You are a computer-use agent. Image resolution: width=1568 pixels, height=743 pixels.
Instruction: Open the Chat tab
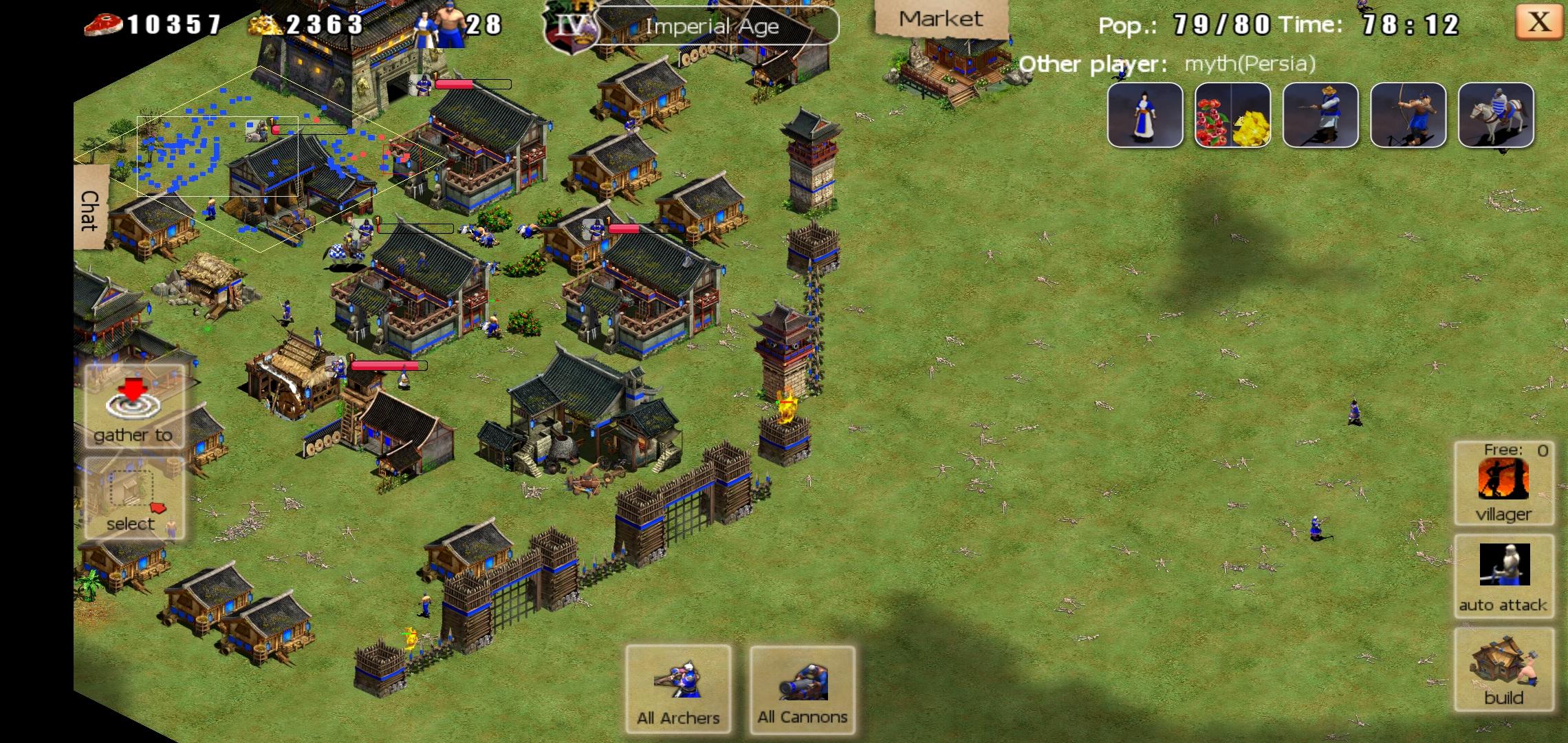[x=90, y=210]
